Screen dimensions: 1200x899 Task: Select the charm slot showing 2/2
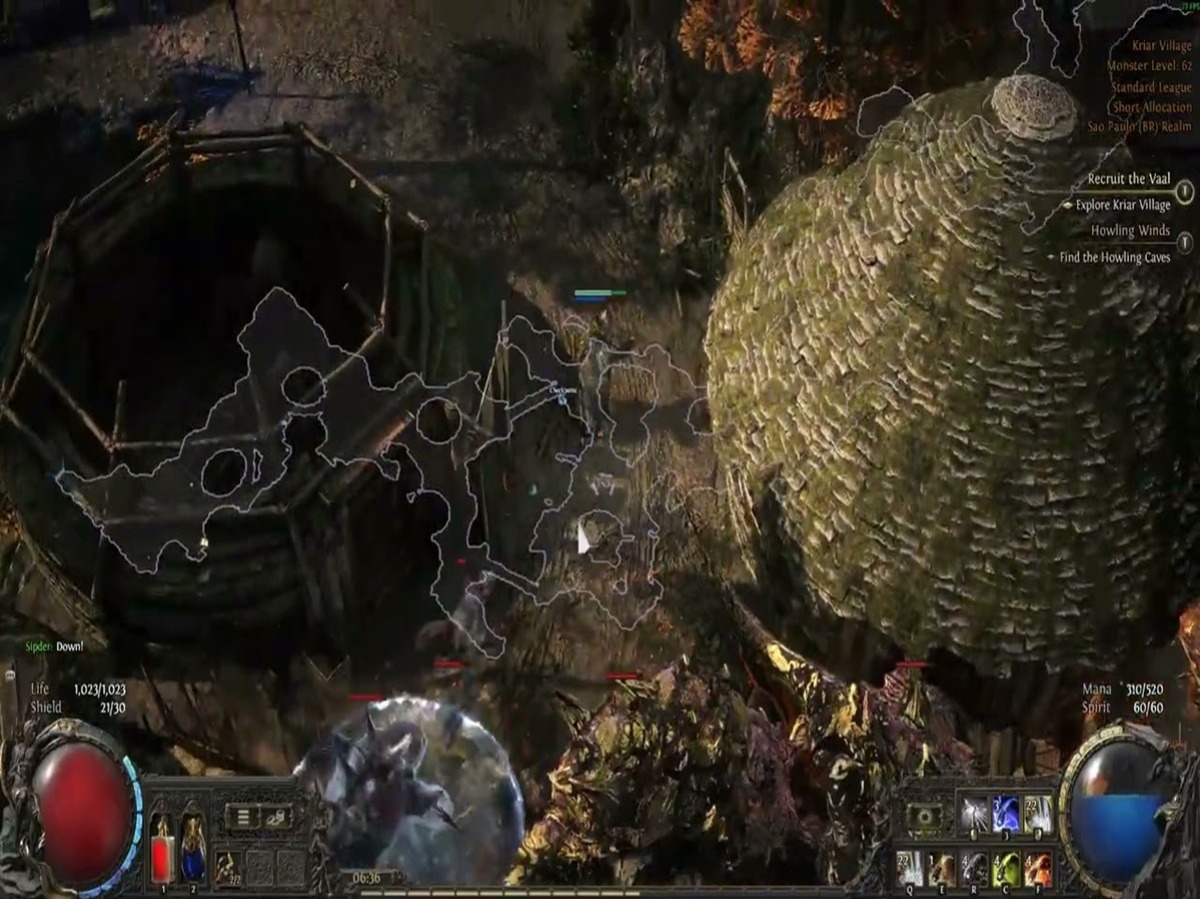click(228, 866)
